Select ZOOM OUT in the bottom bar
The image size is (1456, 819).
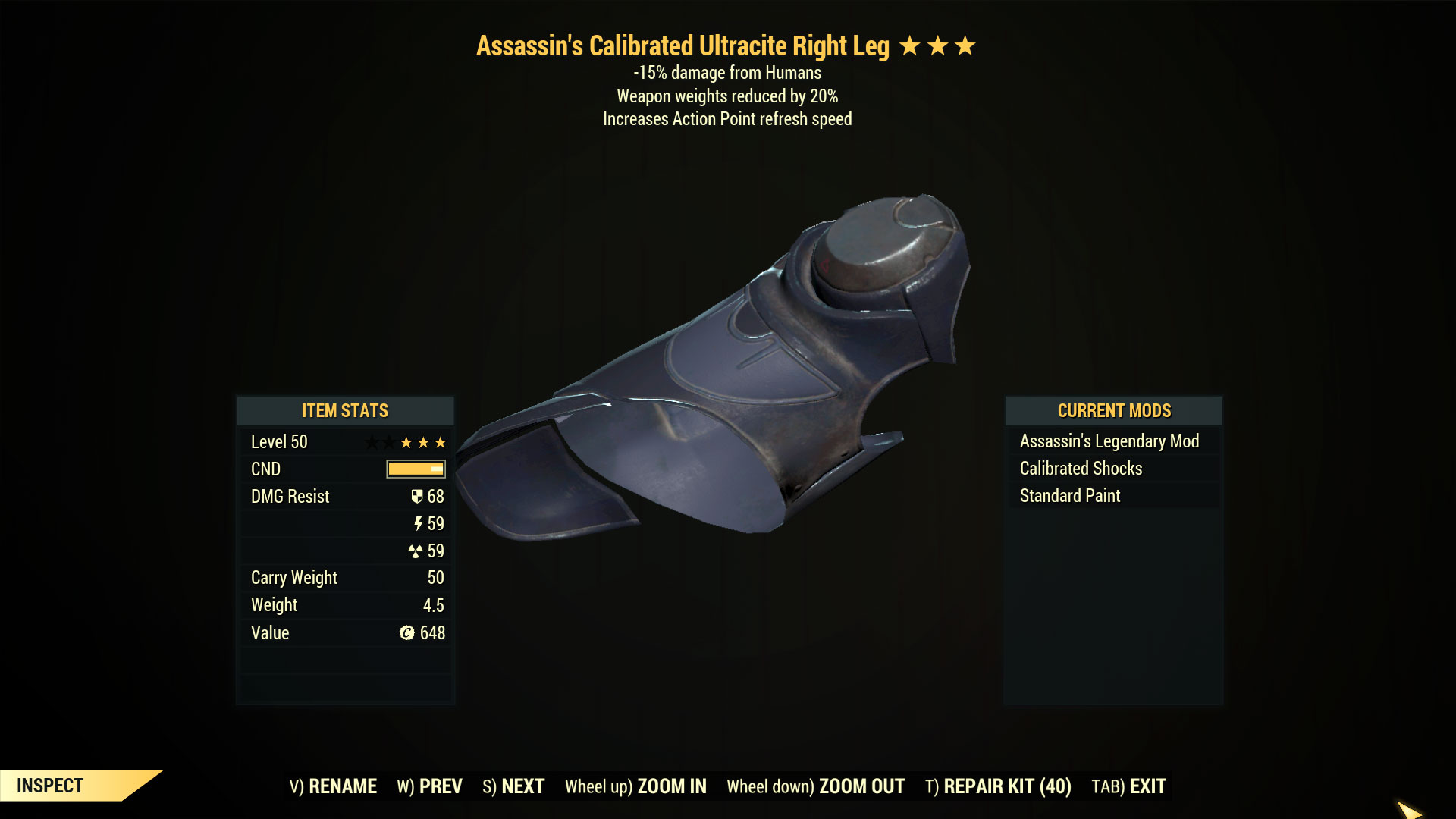pos(815,786)
